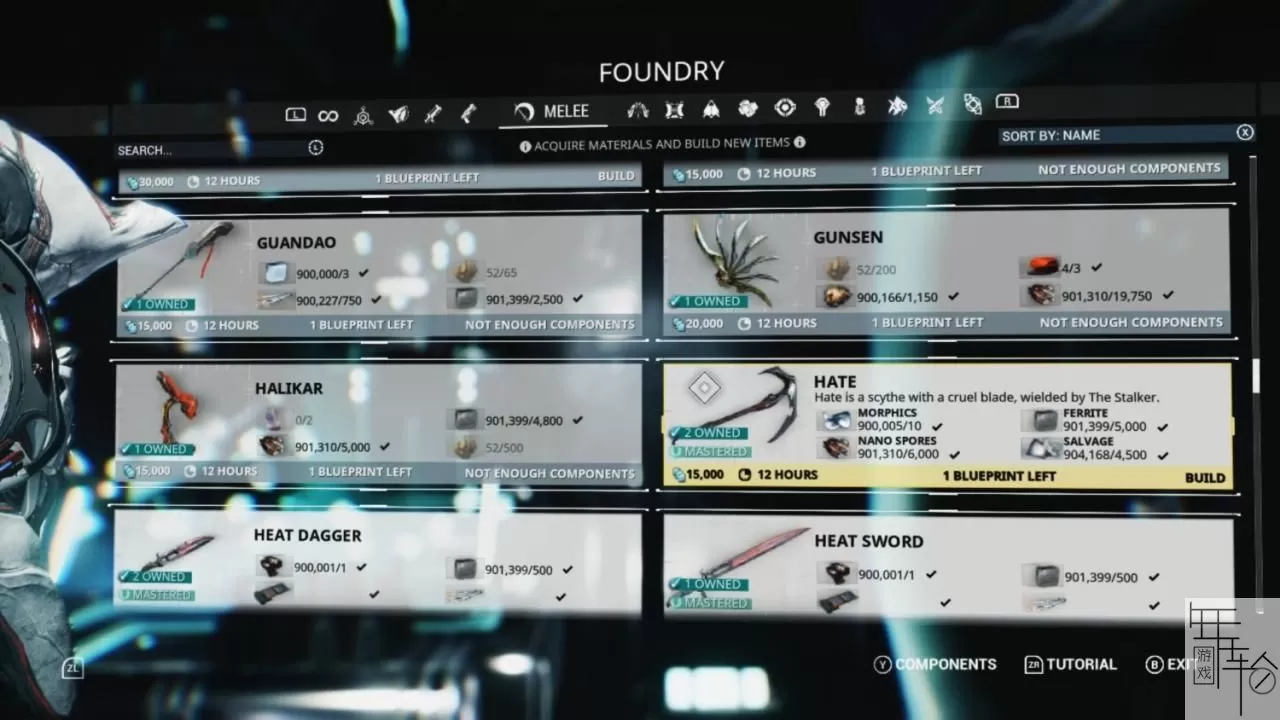
Task: Click the foundry list scrollbar
Action: [x=1256, y=375]
